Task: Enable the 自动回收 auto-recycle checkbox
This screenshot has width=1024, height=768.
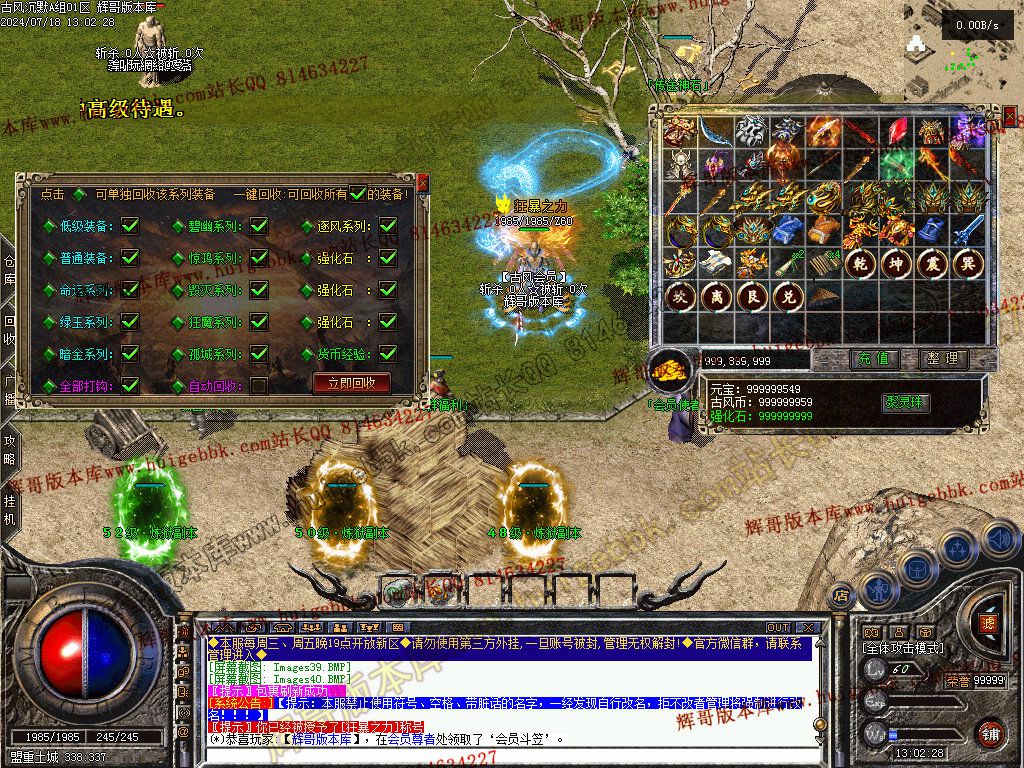Action: coord(259,385)
